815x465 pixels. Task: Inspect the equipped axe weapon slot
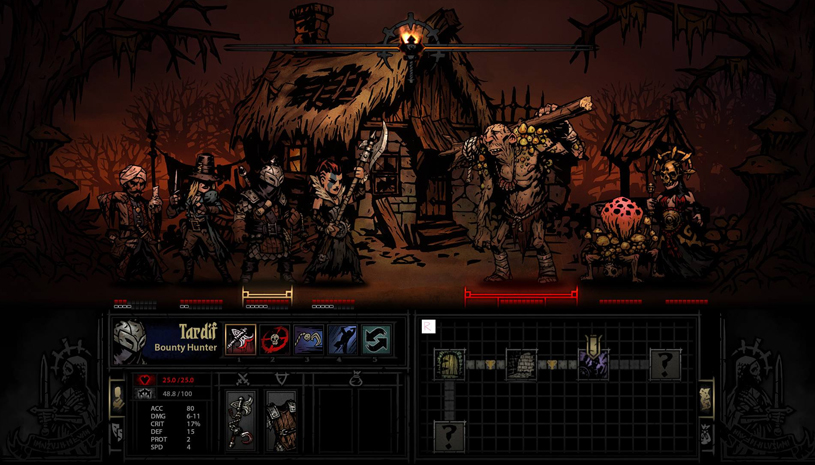coord(241,420)
